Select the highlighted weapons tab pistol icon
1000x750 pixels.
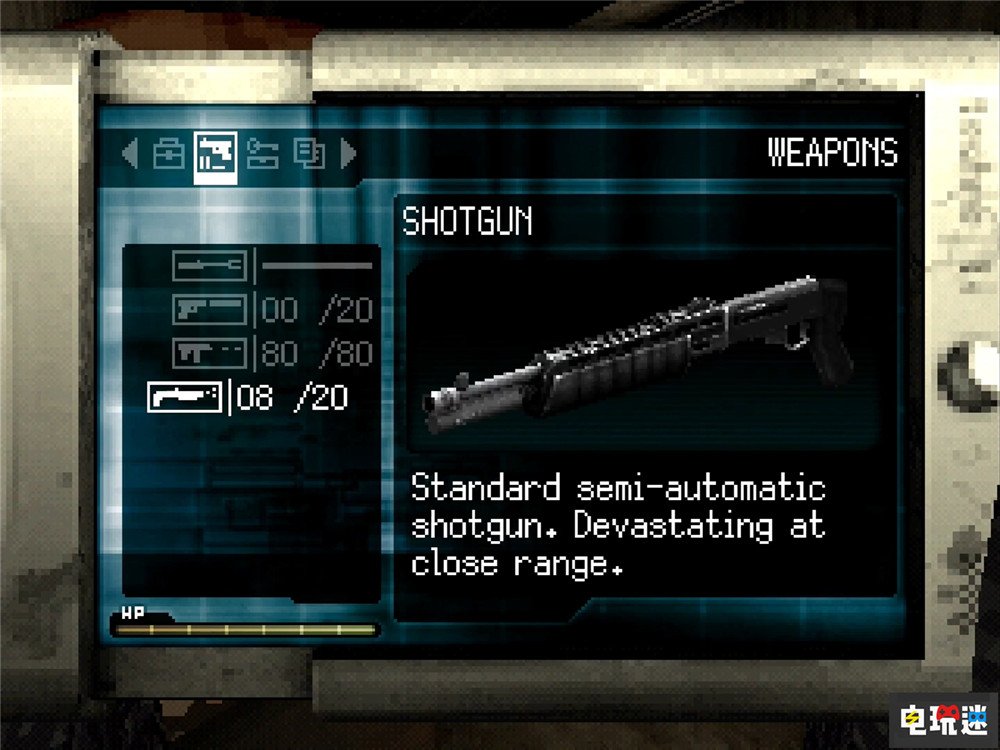click(x=215, y=157)
